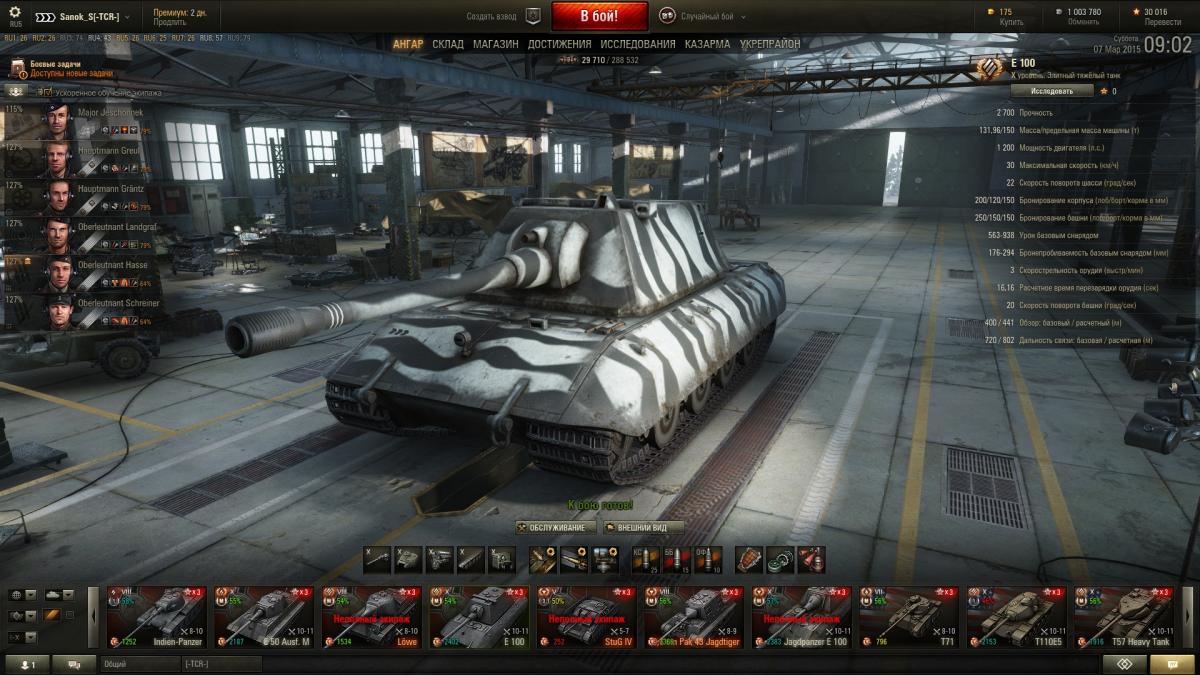
Task: Go to the ИССЛЕДОВАНИЯ tab
Action: tap(637, 44)
